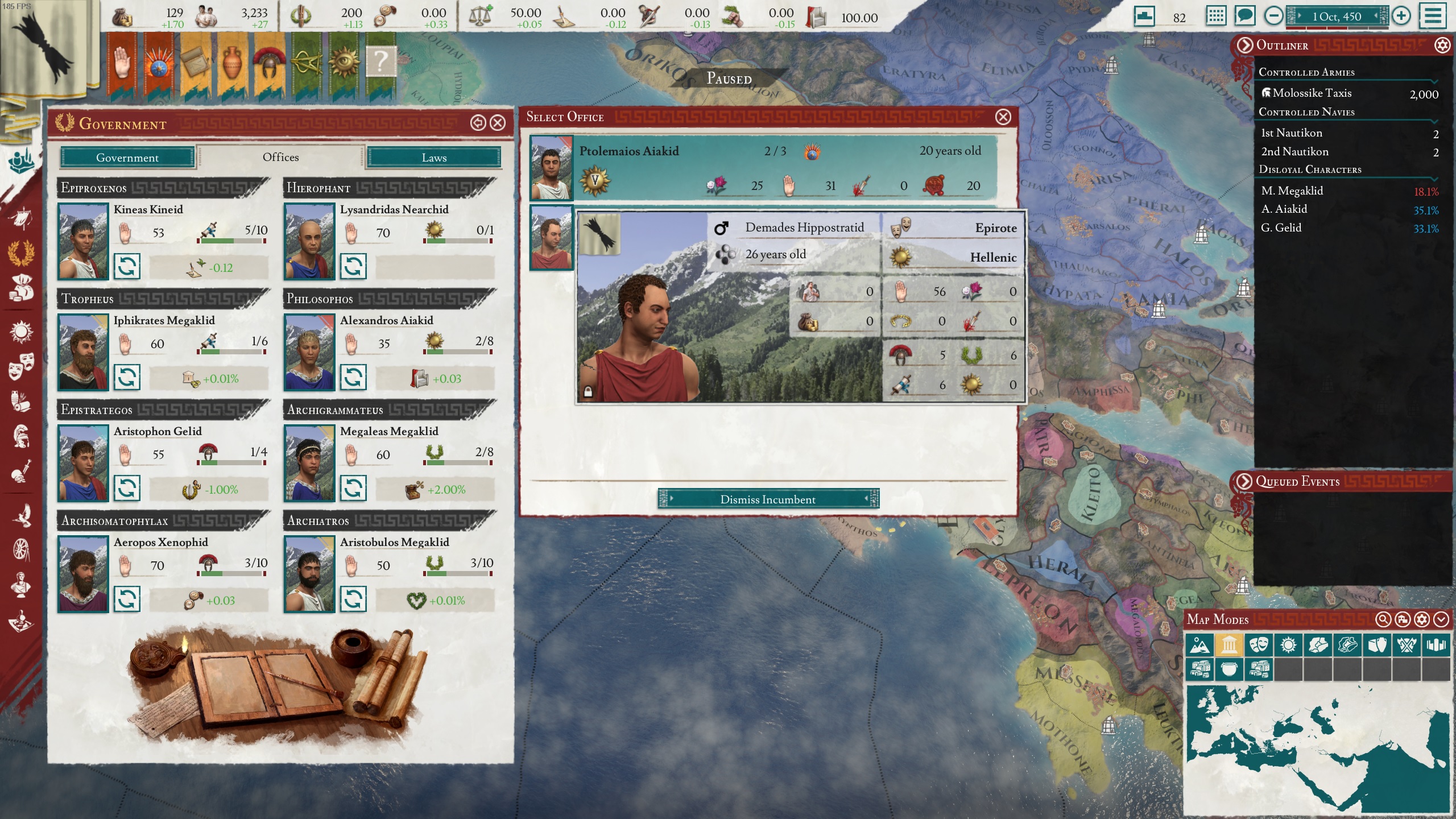Change the Archiatros Aristobulos Megaklid

pos(353,599)
